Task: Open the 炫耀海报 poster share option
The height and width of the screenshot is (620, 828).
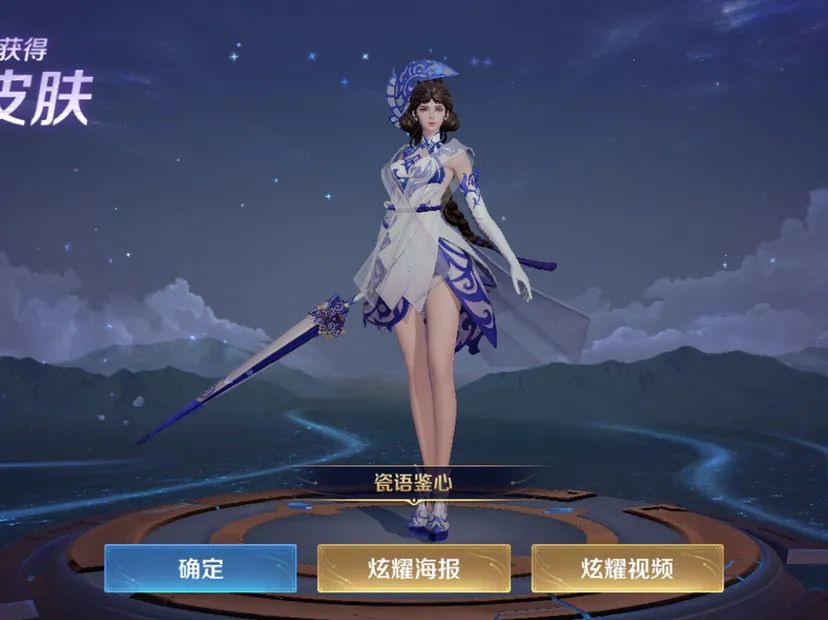Action: click(414, 568)
